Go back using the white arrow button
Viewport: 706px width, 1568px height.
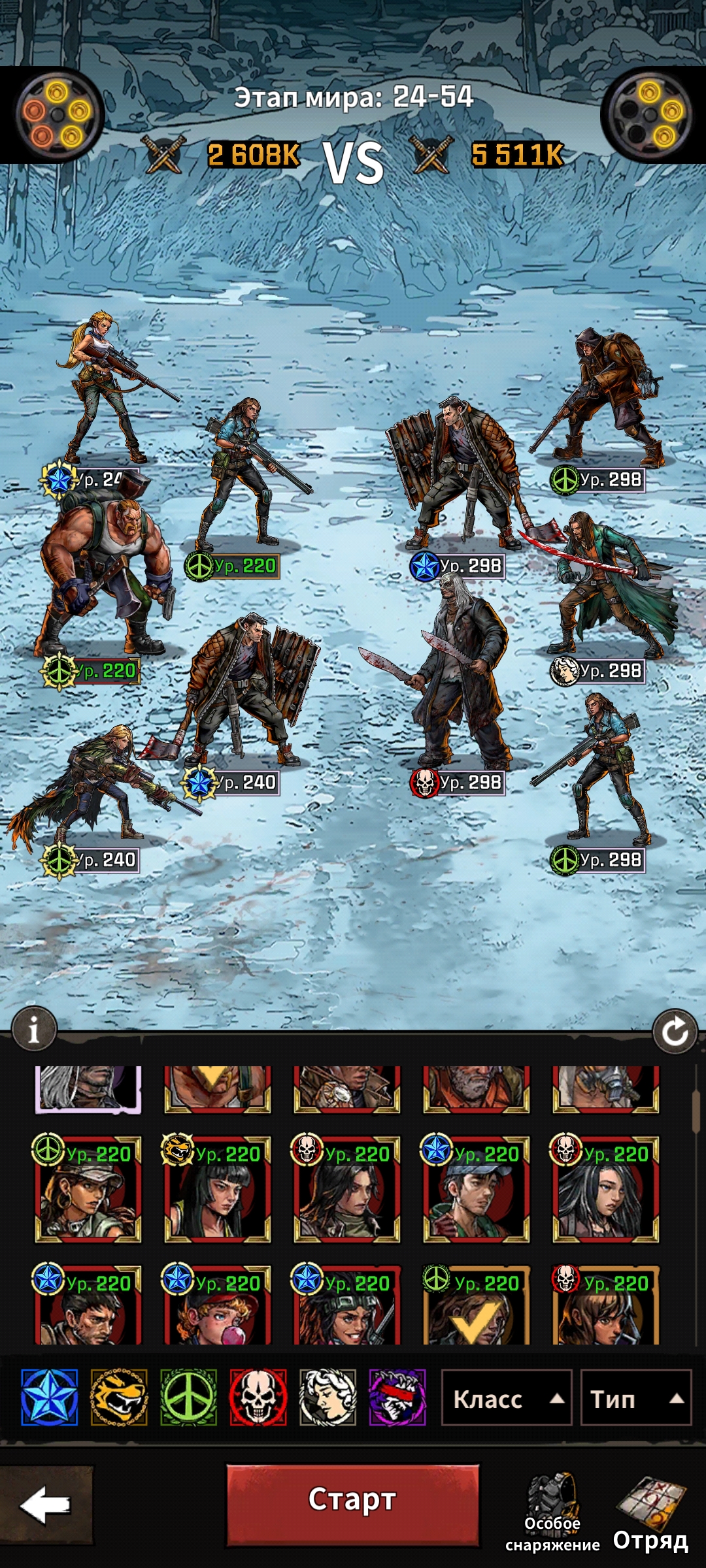pos(45,1505)
